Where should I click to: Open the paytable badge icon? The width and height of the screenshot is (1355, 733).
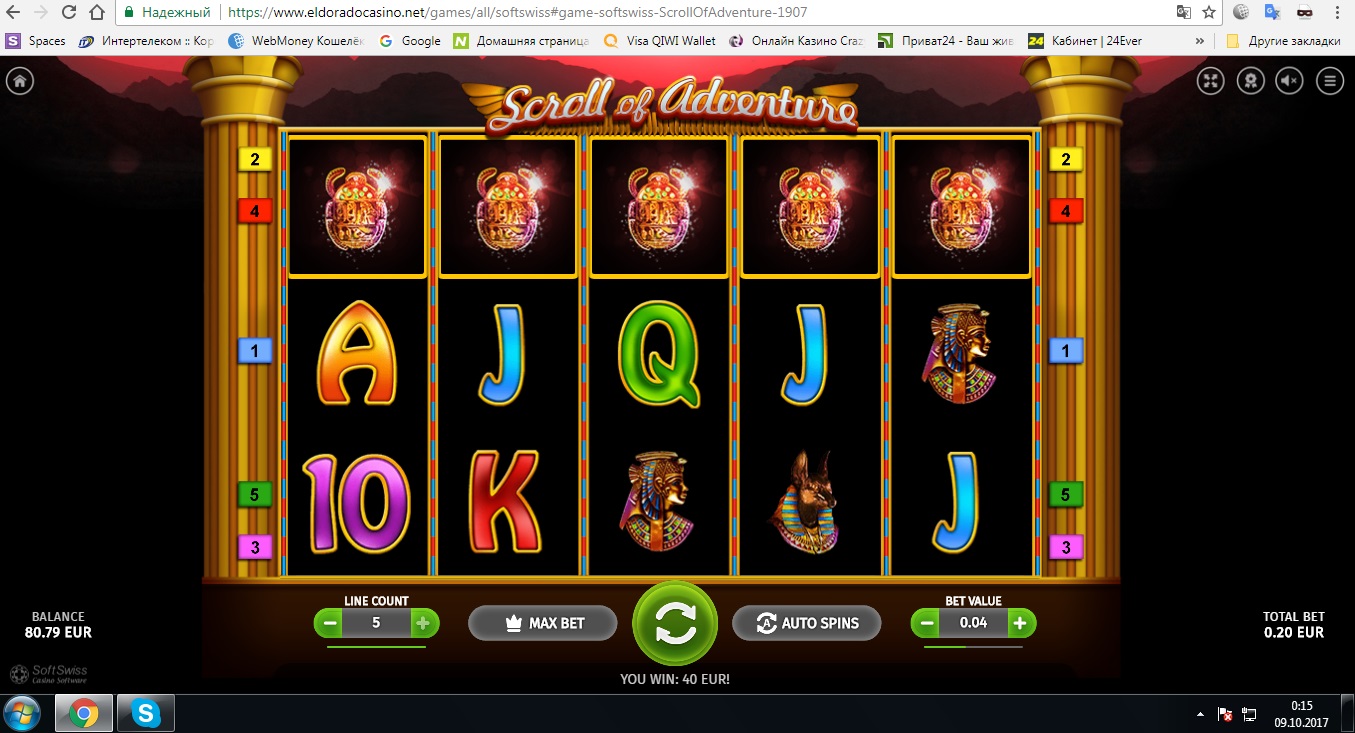pyautogui.click(x=1250, y=81)
